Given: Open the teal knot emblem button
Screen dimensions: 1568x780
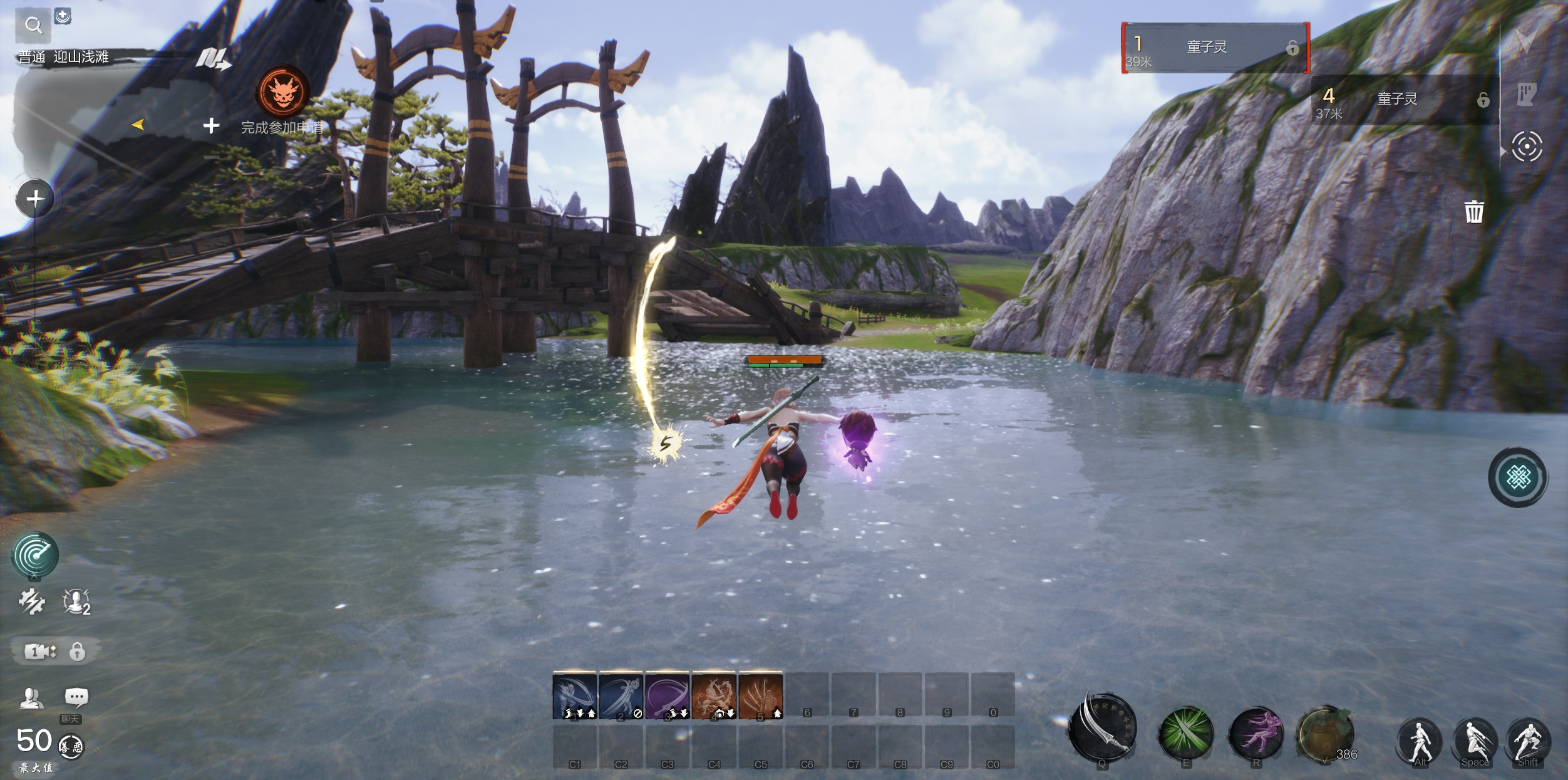Looking at the screenshot, I should click(x=1518, y=477).
